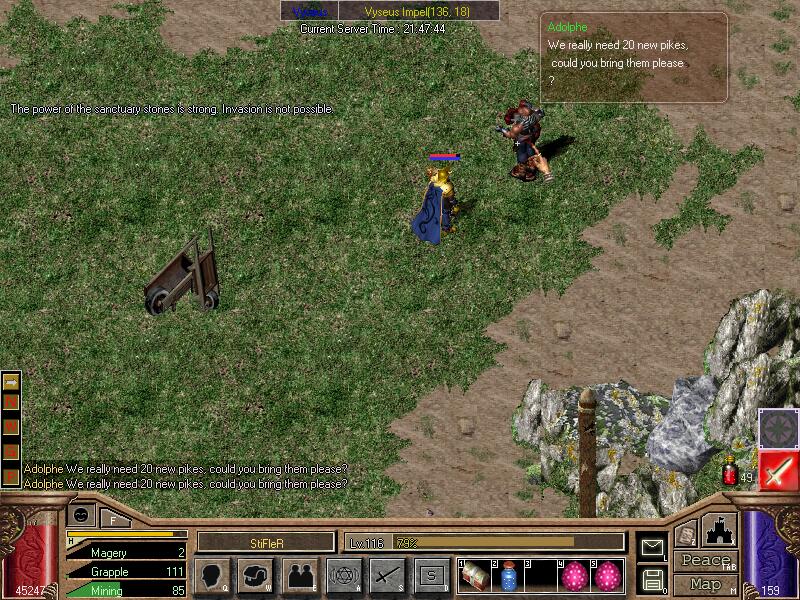Click the smiley face emote button
Image resolution: width=800 pixels, height=600 pixels.
pos(82,514)
